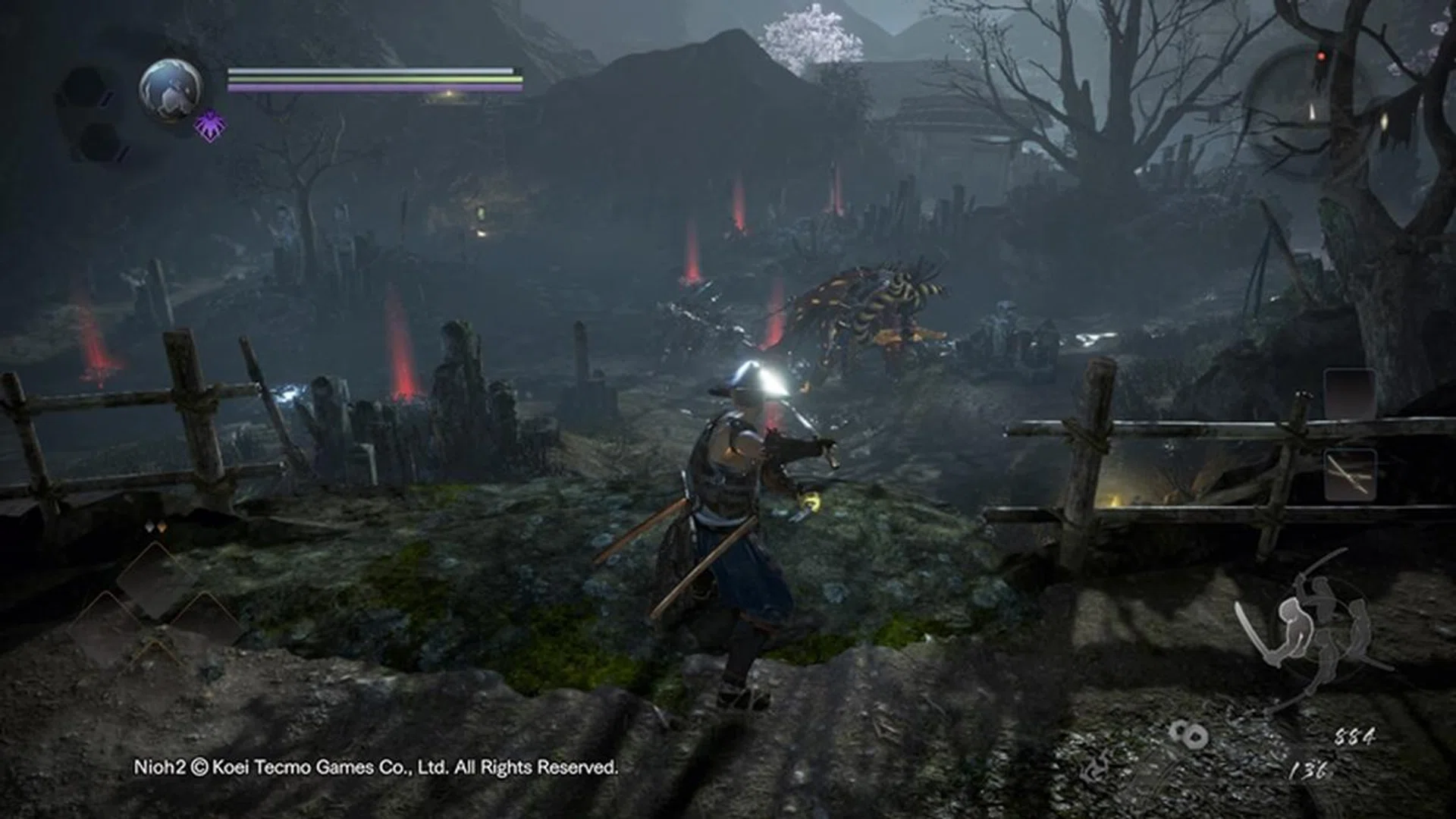
Task: Select the bow ranged weapon slot
Action: [1350, 475]
